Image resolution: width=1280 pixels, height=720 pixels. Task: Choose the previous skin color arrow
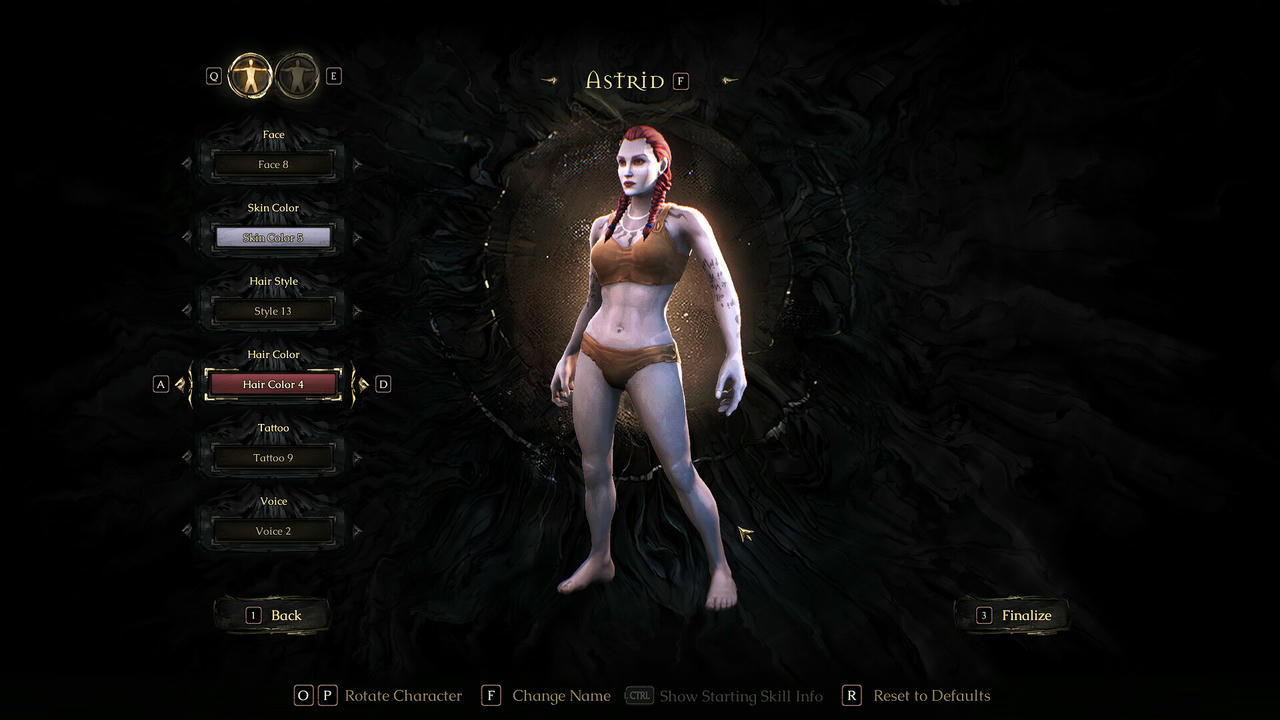(187, 238)
